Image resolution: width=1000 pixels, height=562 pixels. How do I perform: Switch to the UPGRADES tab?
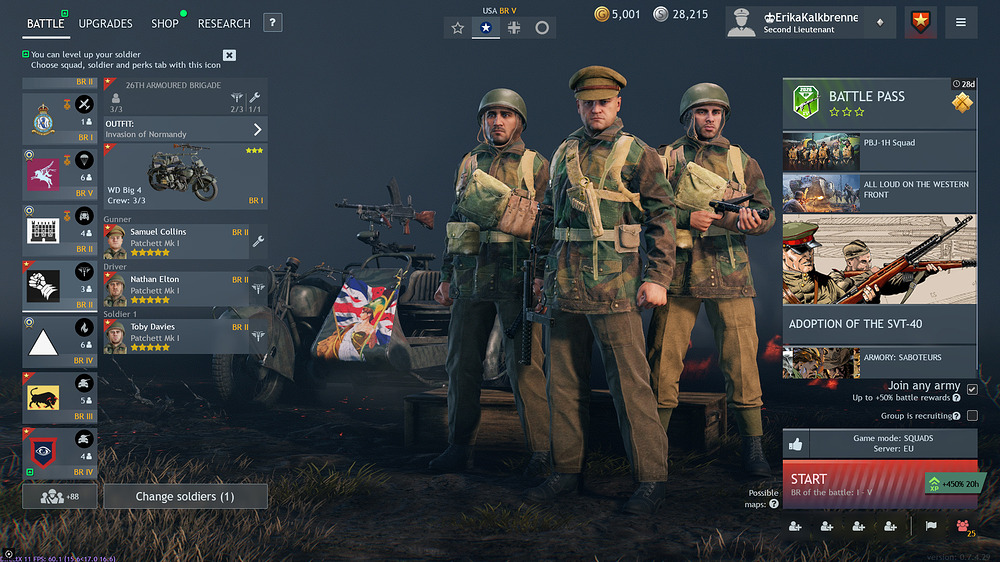click(x=105, y=23)
